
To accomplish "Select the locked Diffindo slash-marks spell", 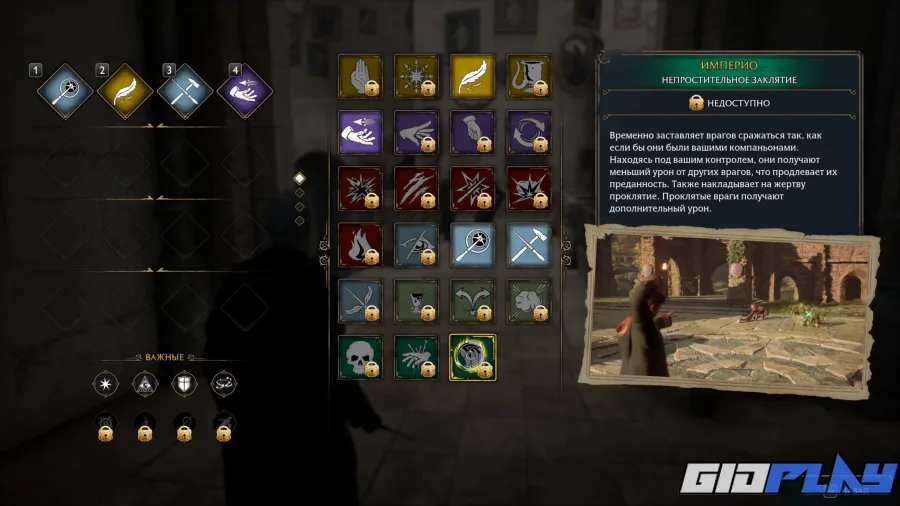I will [416, 189].
